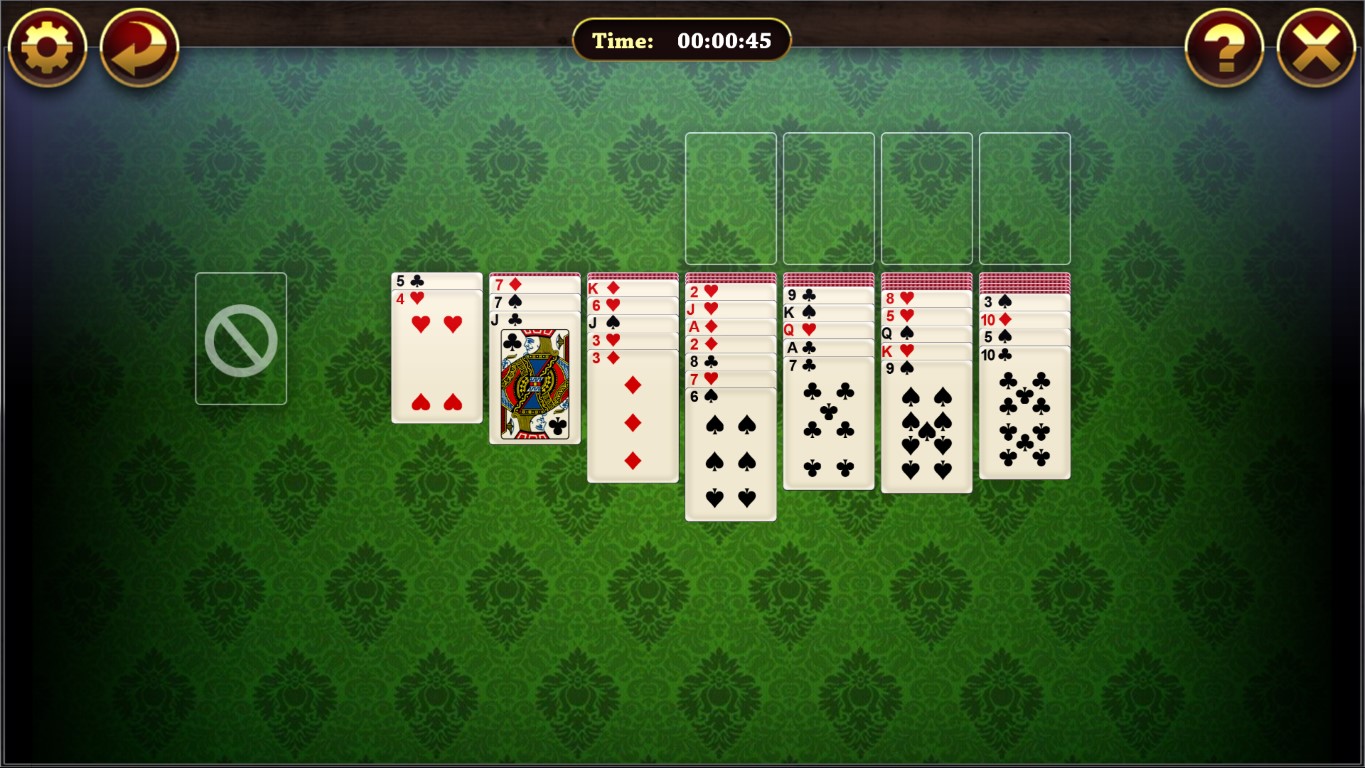Click the Time display showing 00:00:45
The height and width of the screenshot is (768, 1365).
682,40
